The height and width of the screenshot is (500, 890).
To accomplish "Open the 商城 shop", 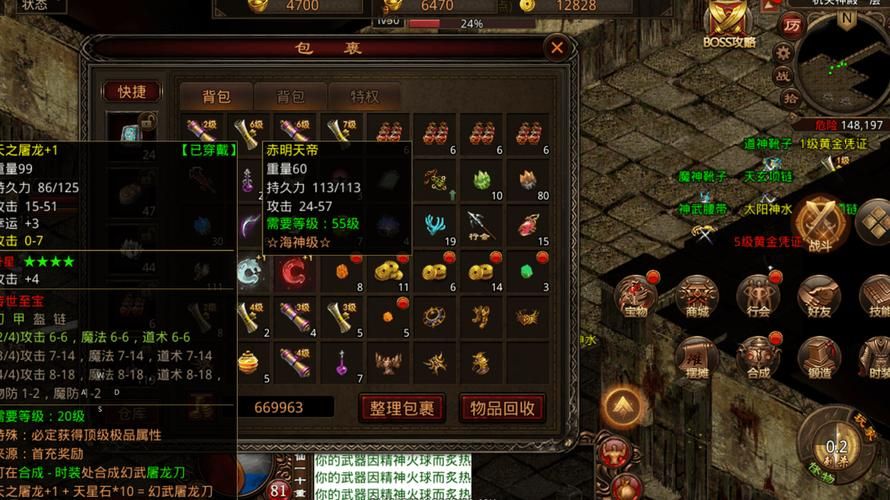I will tap(697, 296).
